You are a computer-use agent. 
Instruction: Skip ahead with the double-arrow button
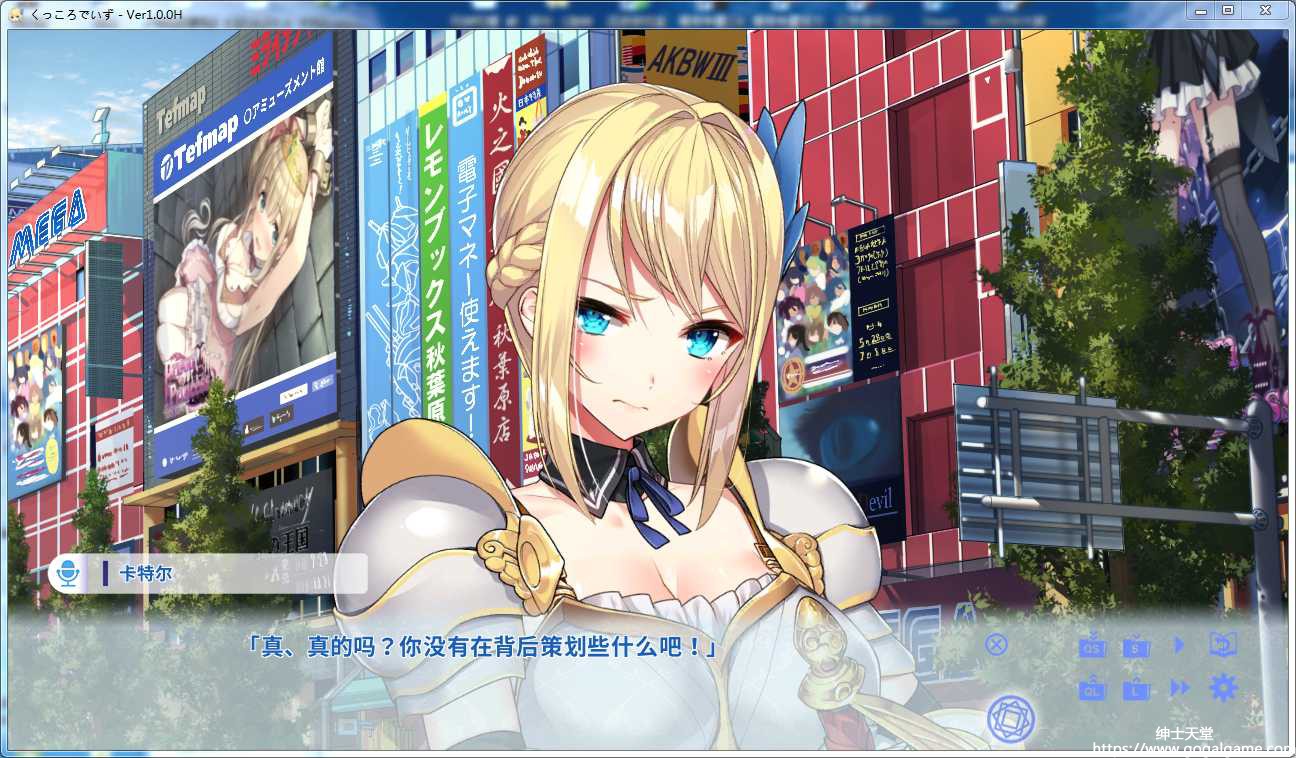pyautogui.click(x=1180, y=688)
